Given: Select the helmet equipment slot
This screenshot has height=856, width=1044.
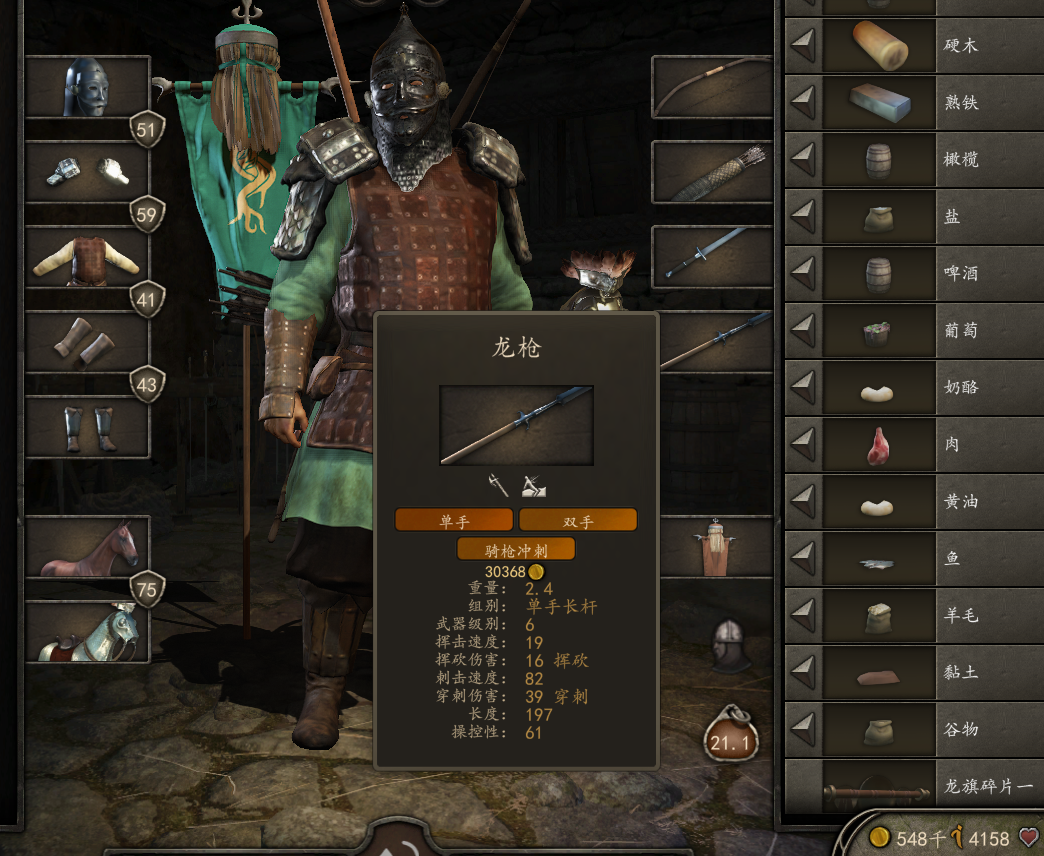Looking at the screenshot, I should pyautogui.click(x=87, y=88).
